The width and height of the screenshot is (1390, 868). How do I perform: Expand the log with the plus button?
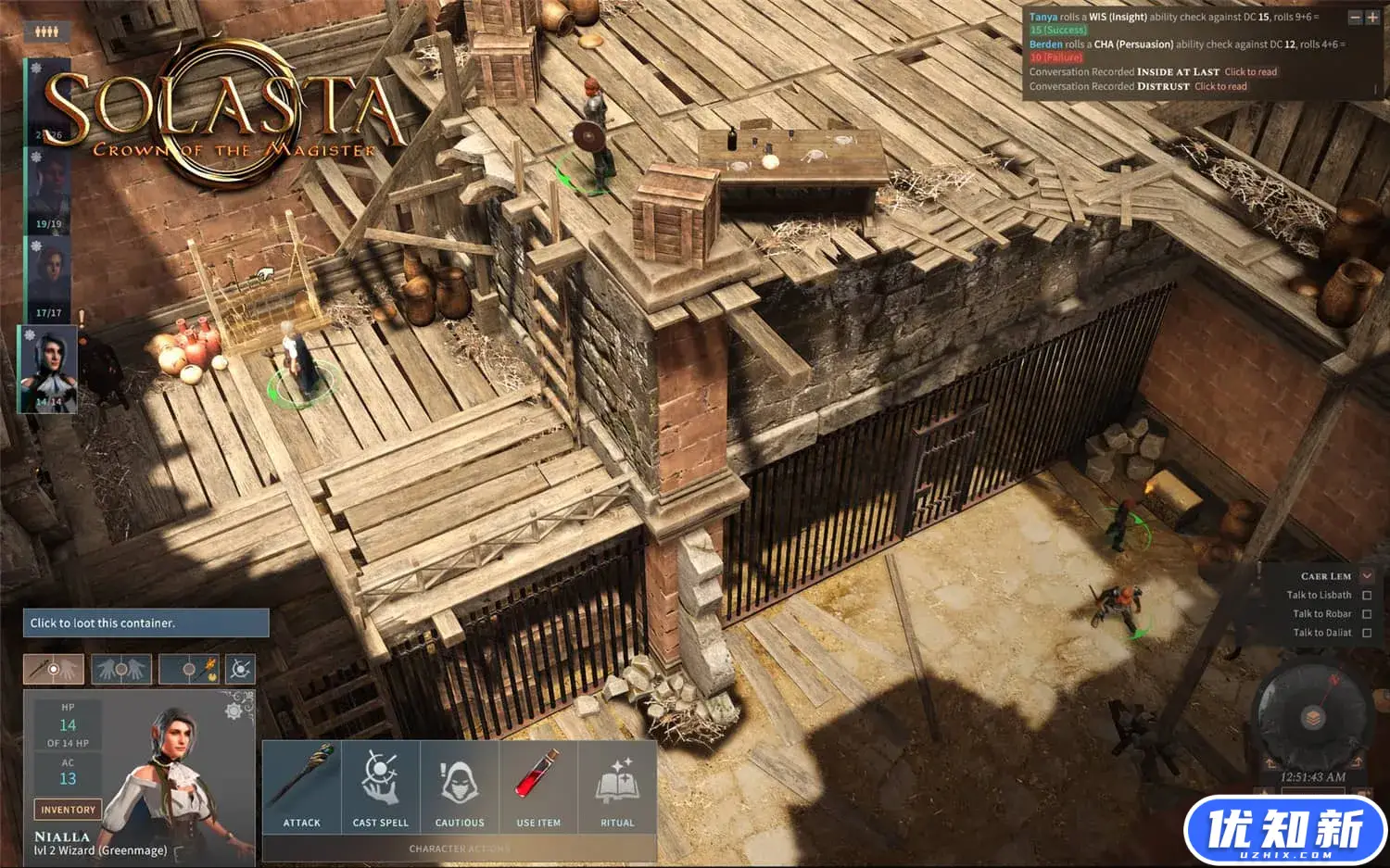click(x=1372, y=18)
